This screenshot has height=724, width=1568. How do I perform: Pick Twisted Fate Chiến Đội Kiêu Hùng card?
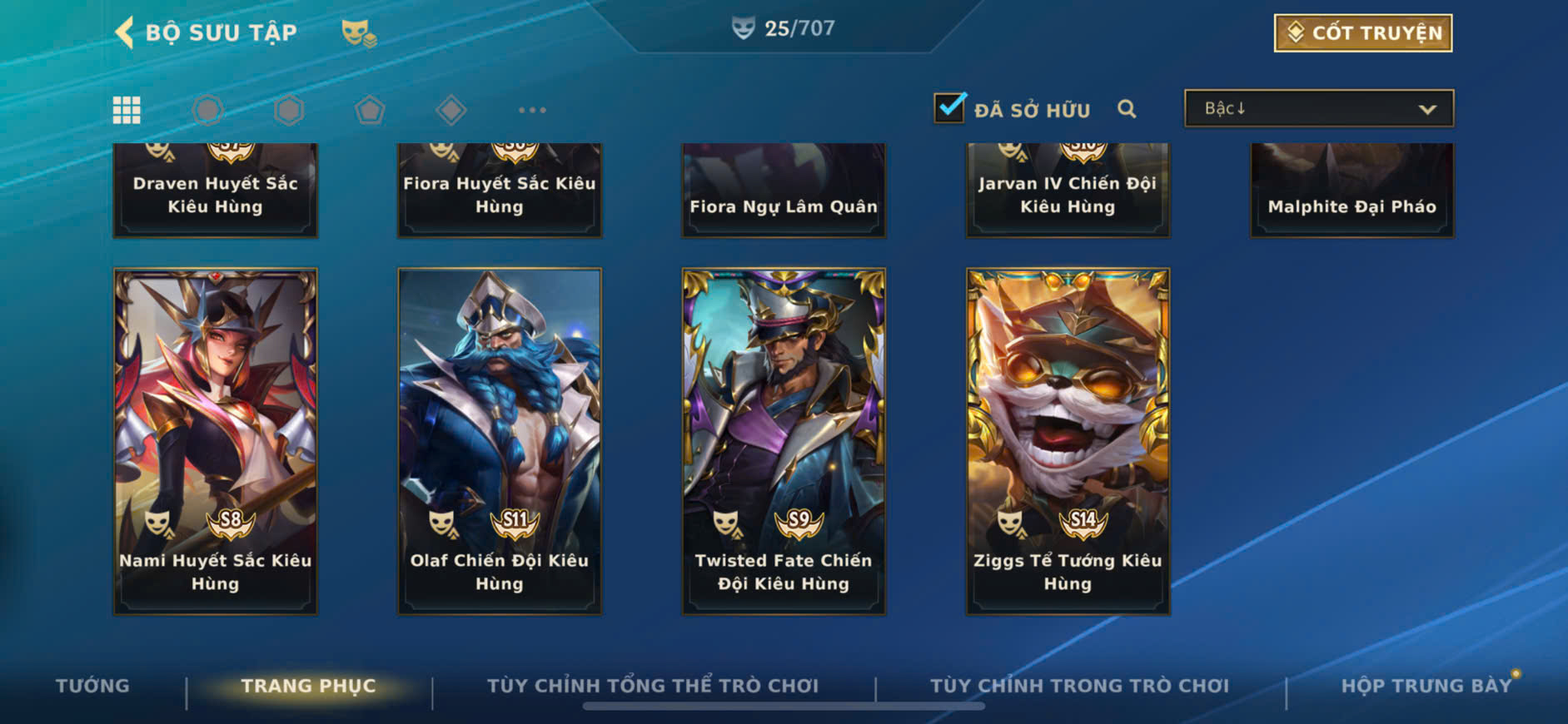tap(784, 441)
